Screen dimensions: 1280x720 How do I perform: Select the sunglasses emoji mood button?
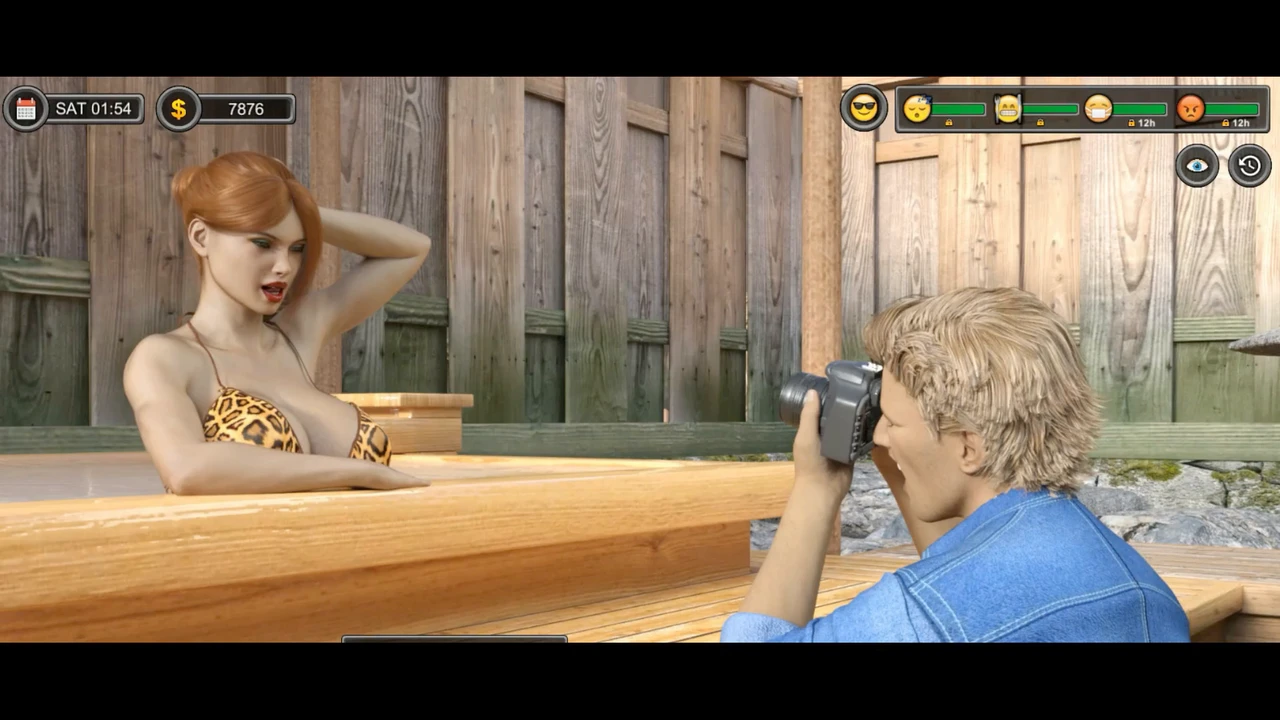pyautogui.click(x=864, y=108)
